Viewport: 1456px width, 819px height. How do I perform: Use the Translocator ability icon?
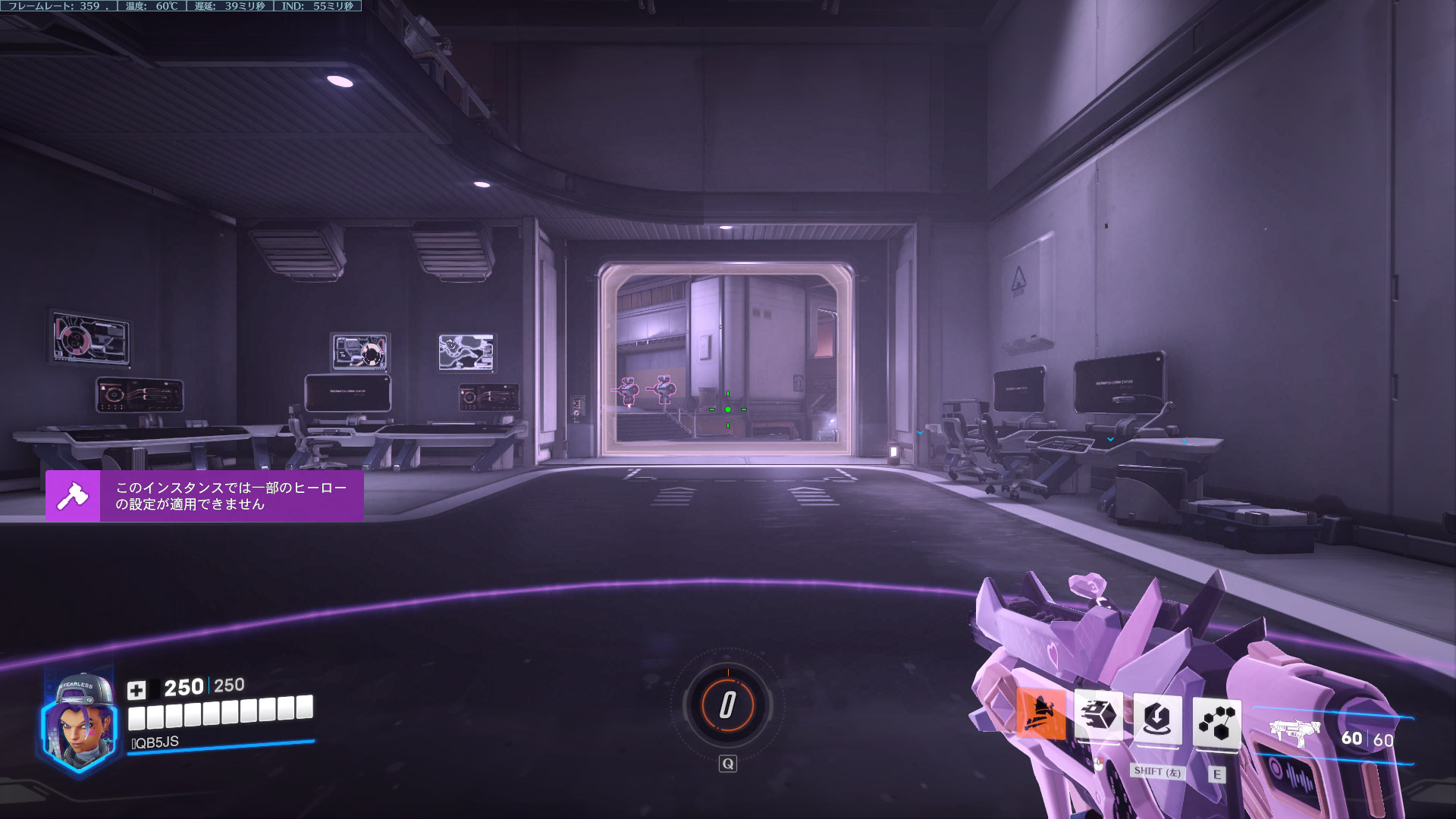[x=1157, y=718]
